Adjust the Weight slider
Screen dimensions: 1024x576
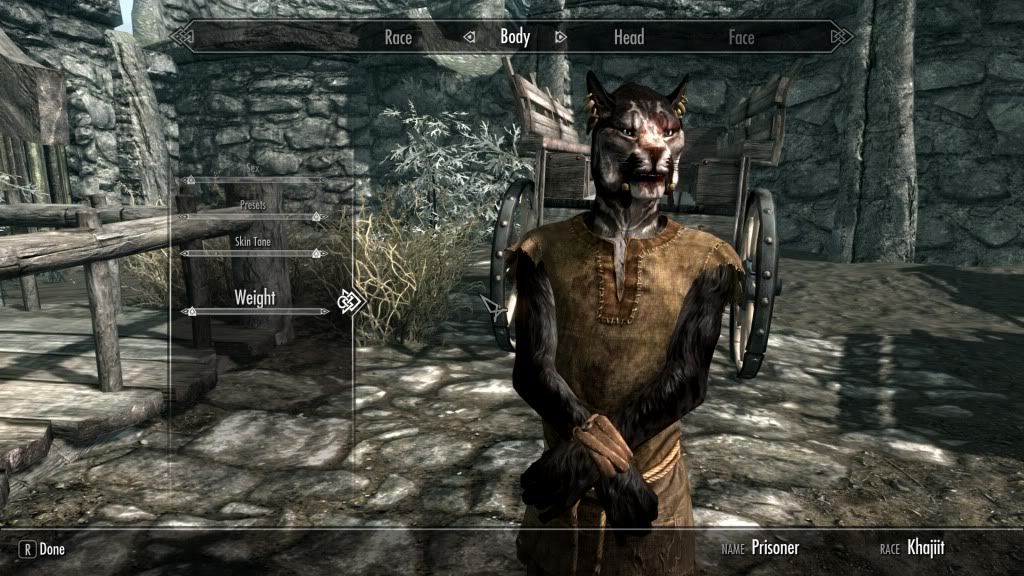point(255,312)
